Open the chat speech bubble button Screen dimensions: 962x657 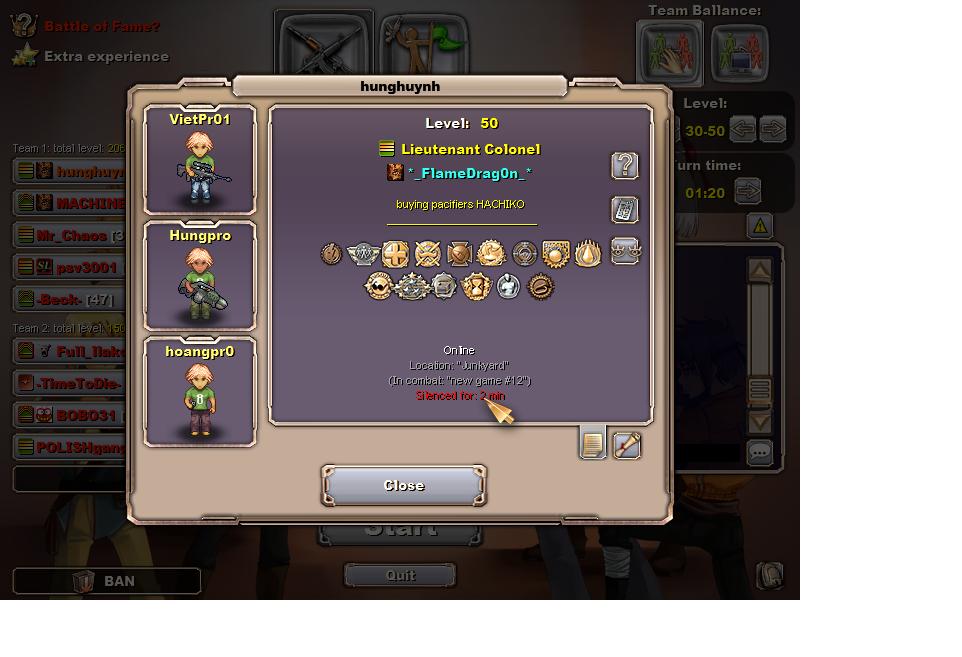coord(760,453)
